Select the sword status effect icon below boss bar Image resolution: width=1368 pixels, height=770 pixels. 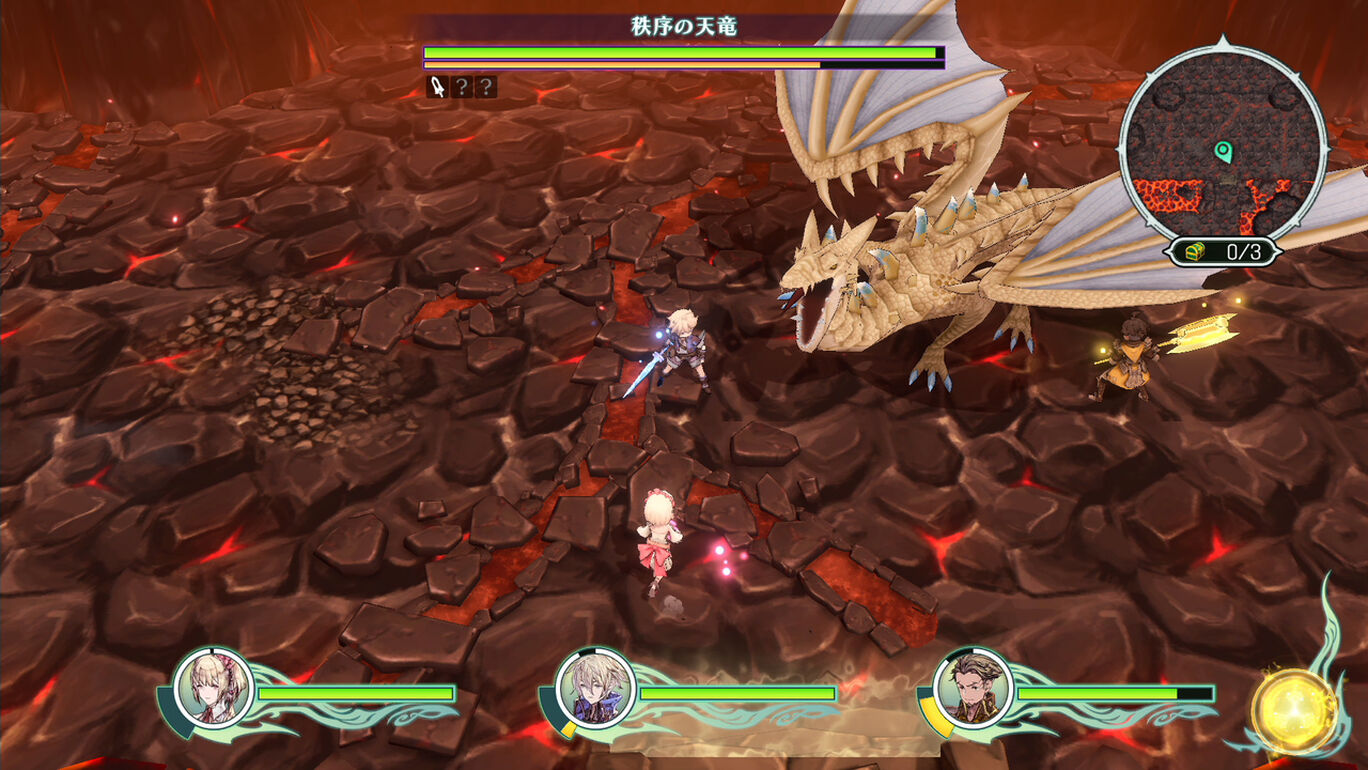[x=436, y=88]
